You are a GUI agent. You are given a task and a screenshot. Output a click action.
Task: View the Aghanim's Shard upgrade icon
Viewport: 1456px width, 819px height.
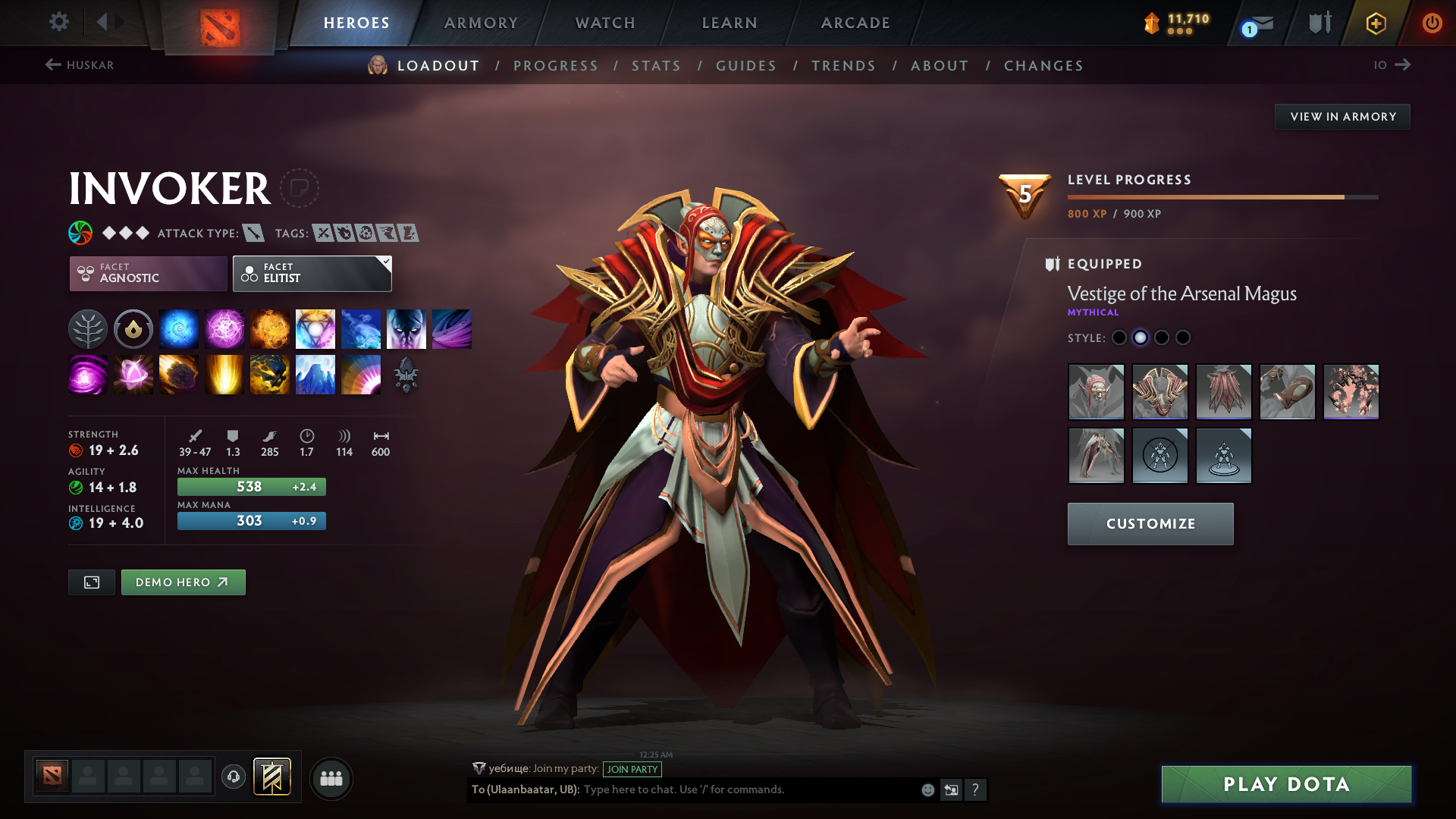[x=406, y=374]
